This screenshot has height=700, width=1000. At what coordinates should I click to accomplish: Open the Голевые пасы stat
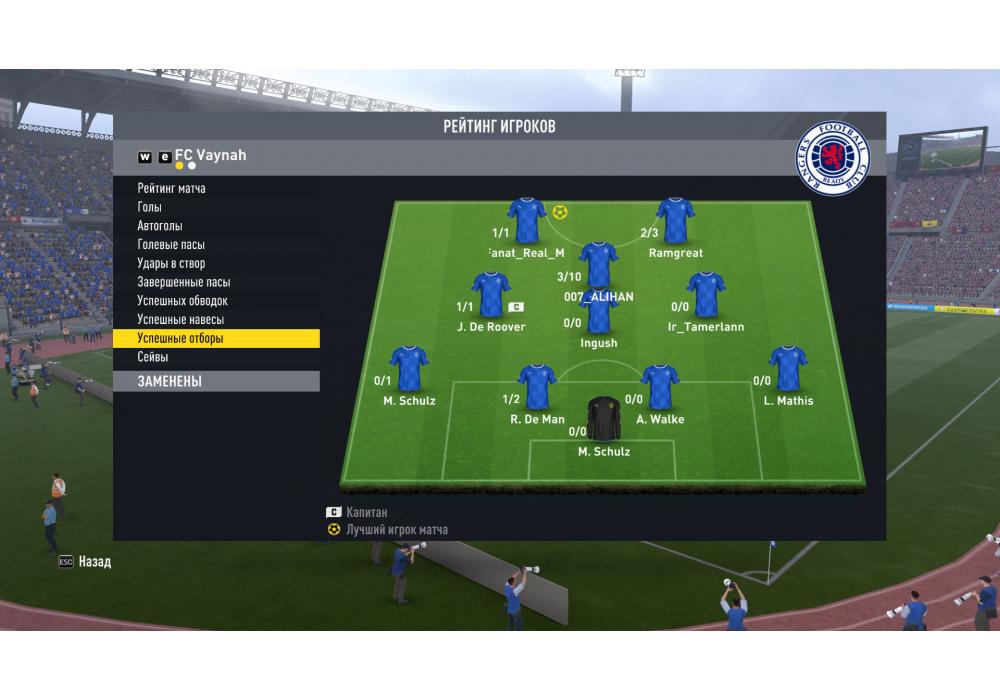coord(171,244)
